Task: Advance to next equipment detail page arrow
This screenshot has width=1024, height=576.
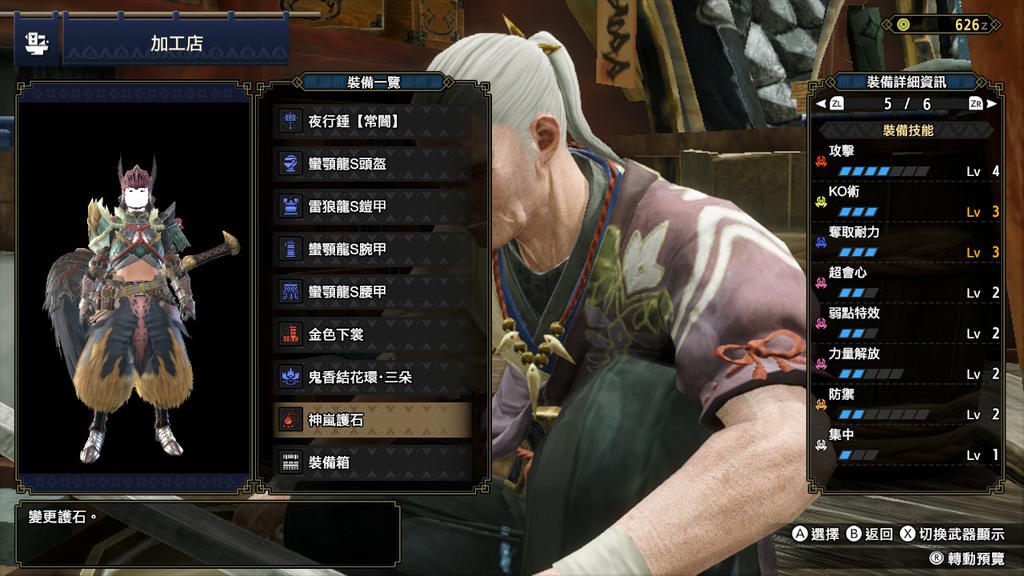Action: pyautogui.click(x=991, y=104)
